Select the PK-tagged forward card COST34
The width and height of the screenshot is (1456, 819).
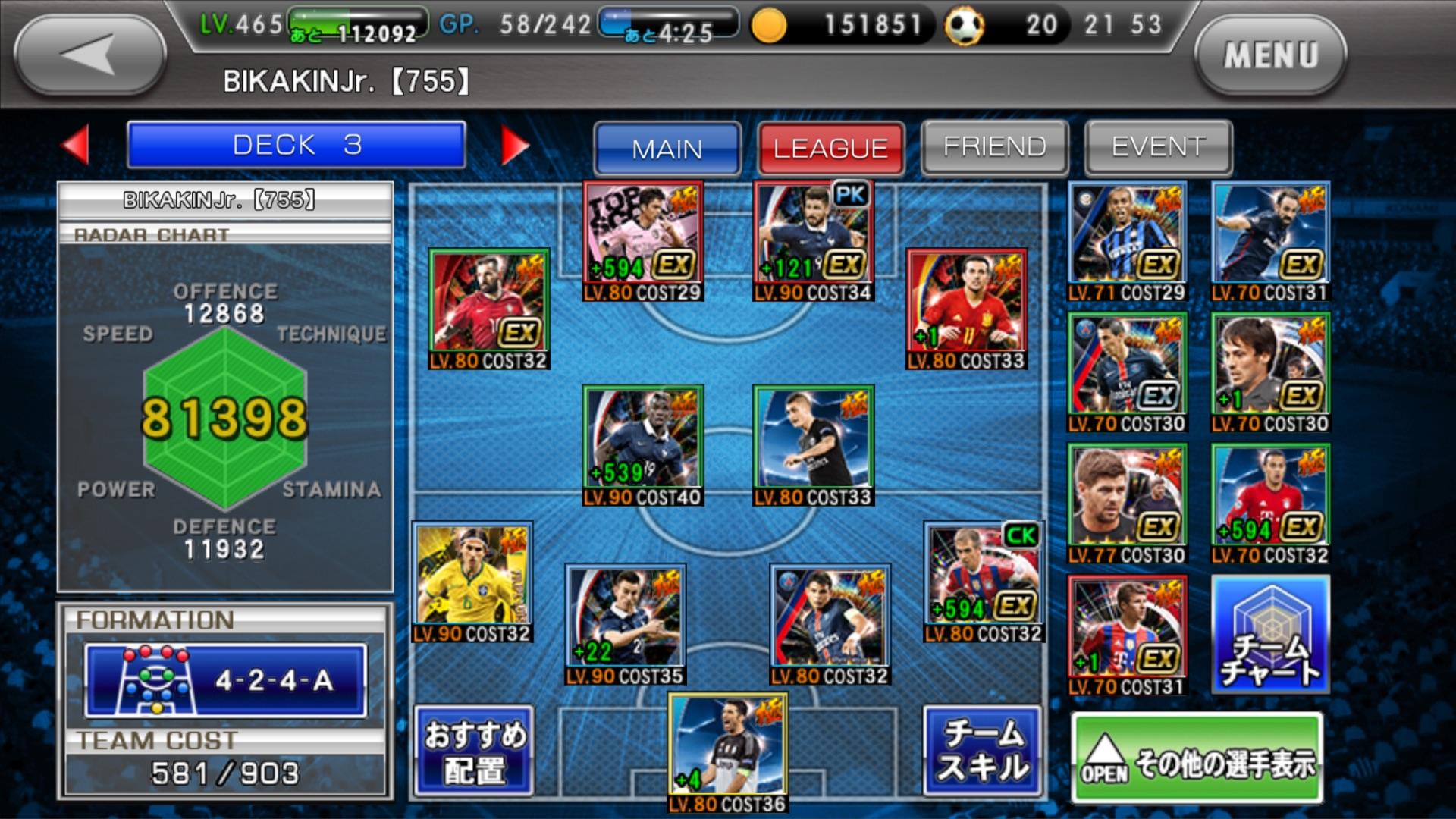pos(814,240)
